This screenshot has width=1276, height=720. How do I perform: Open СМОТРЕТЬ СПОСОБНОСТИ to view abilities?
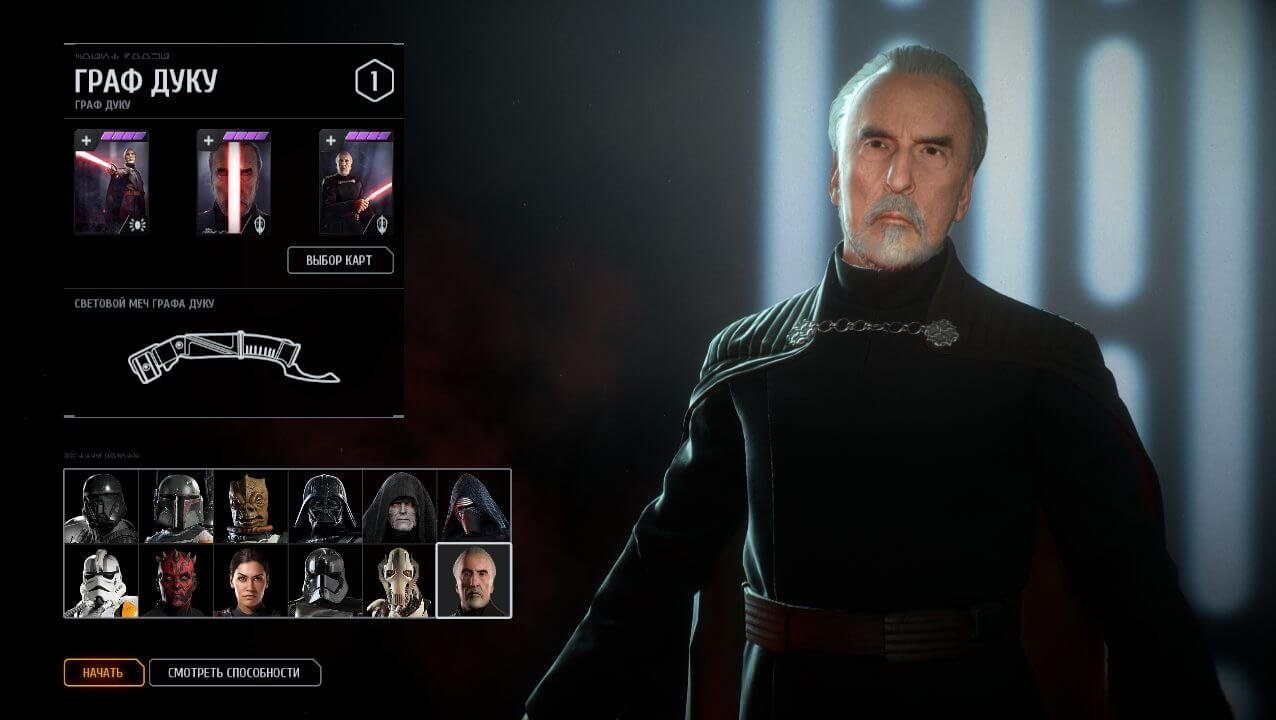pyautogui.click(x=234, y=673)
